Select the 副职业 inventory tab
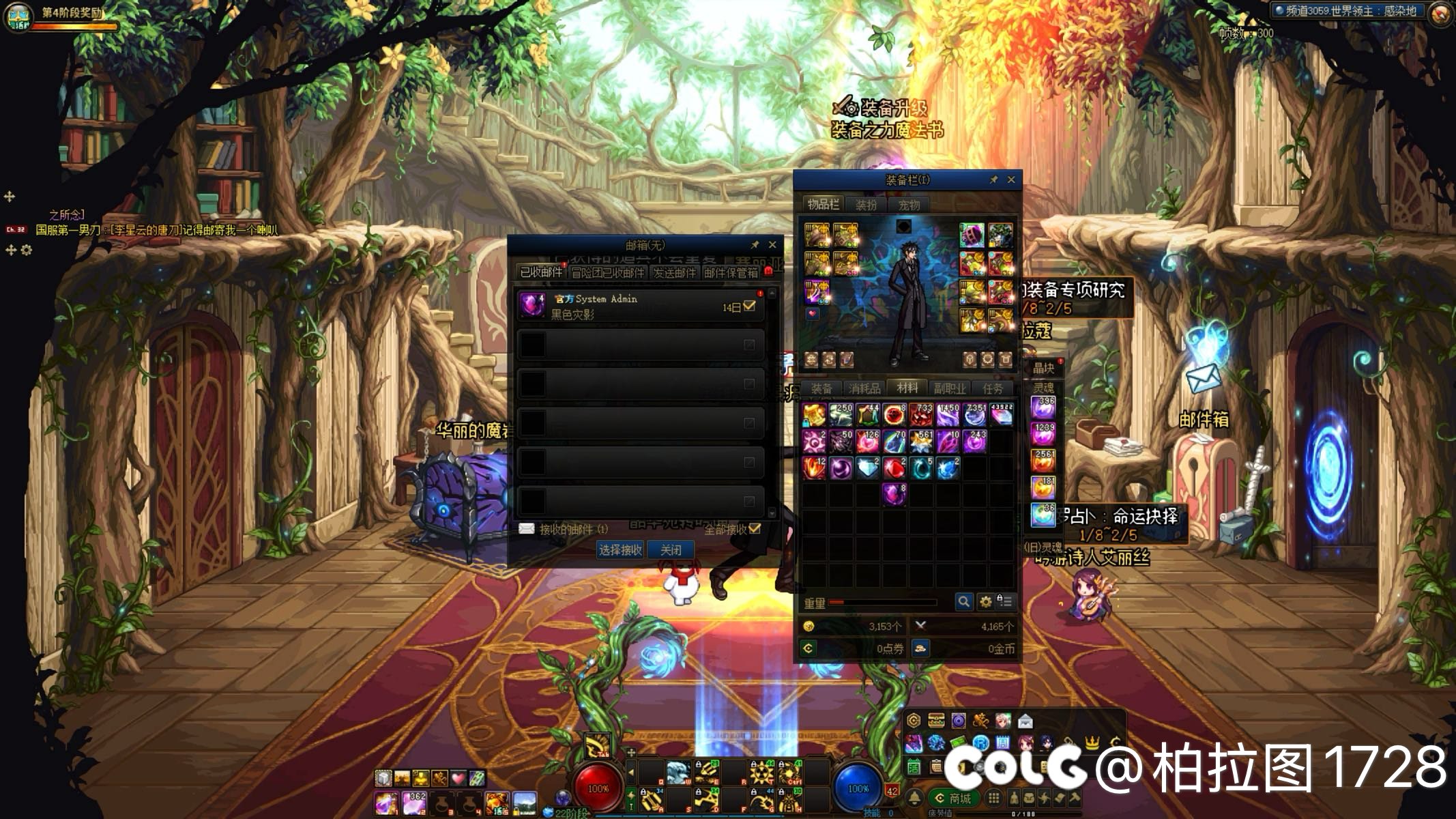Viewport: 1456px width, 819px height. [x=950, y=388]
